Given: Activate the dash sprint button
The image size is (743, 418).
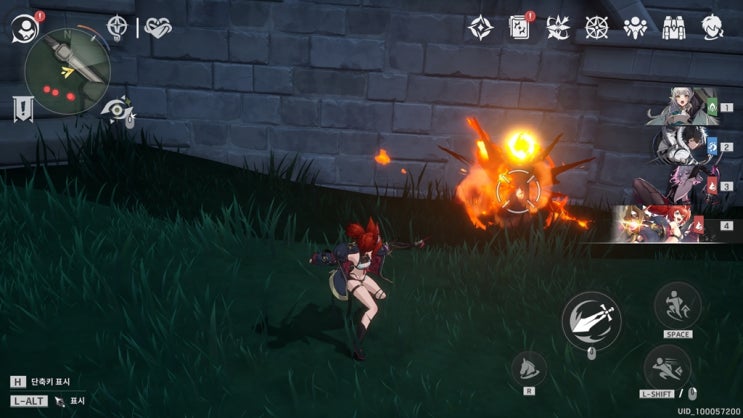Looking at the screenshot, I should (x=667, y=368).
